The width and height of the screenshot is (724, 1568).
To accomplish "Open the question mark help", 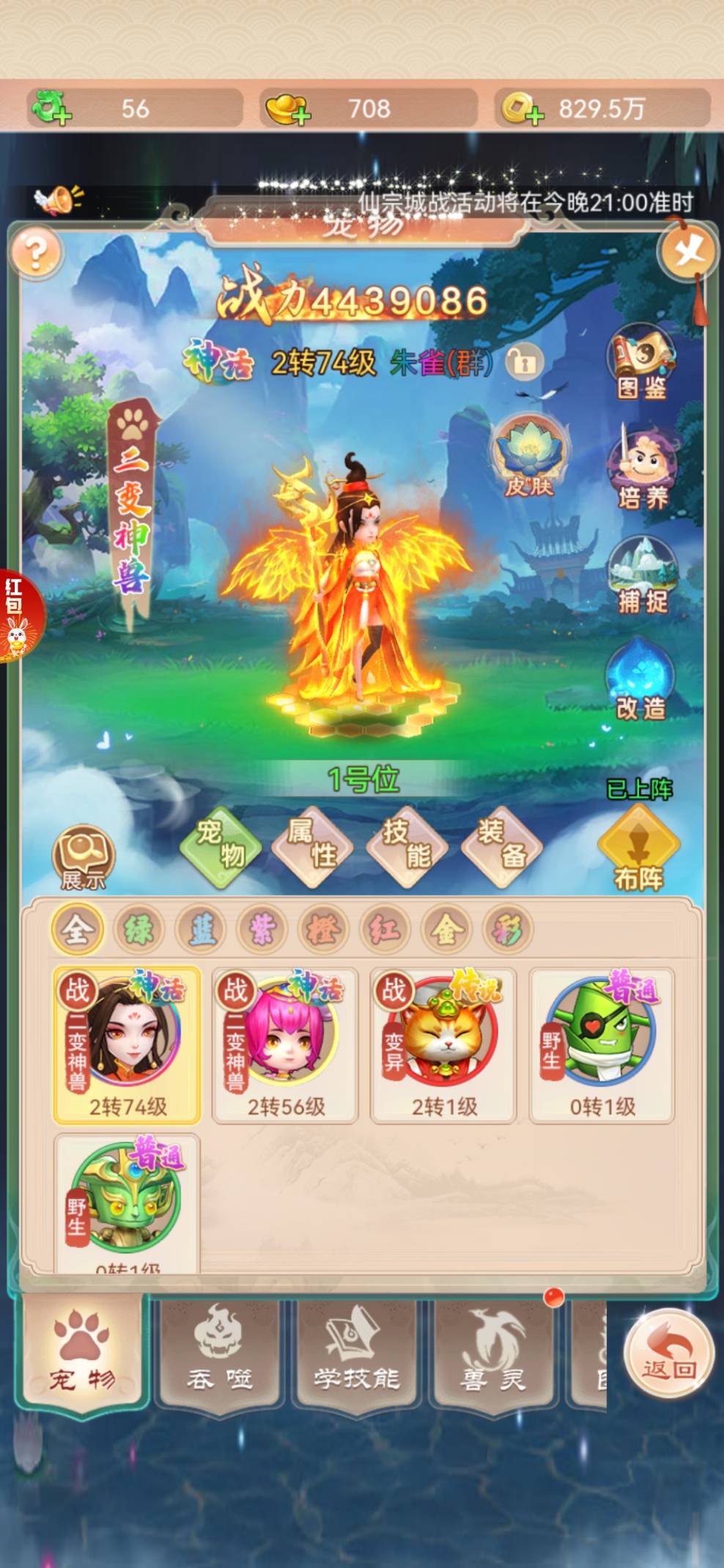I will [34, 254].
